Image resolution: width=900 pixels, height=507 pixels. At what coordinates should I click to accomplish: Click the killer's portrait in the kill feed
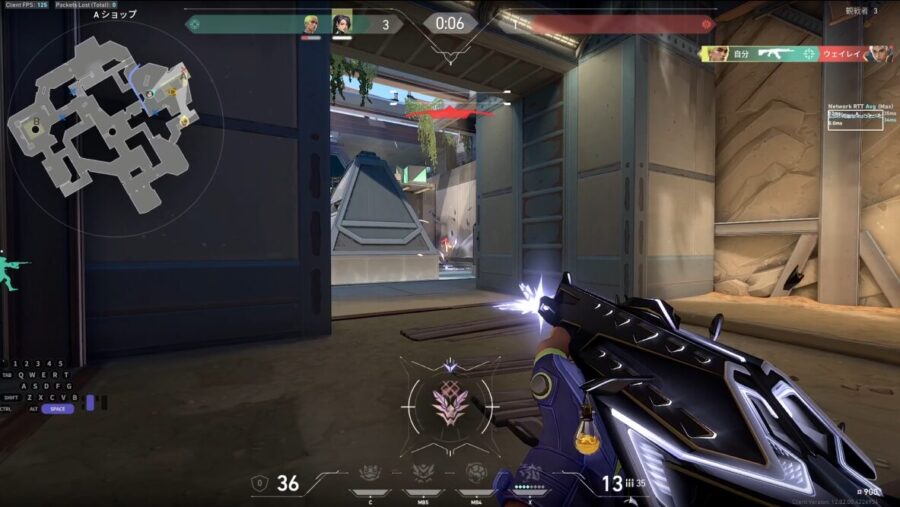pos(717,53)
